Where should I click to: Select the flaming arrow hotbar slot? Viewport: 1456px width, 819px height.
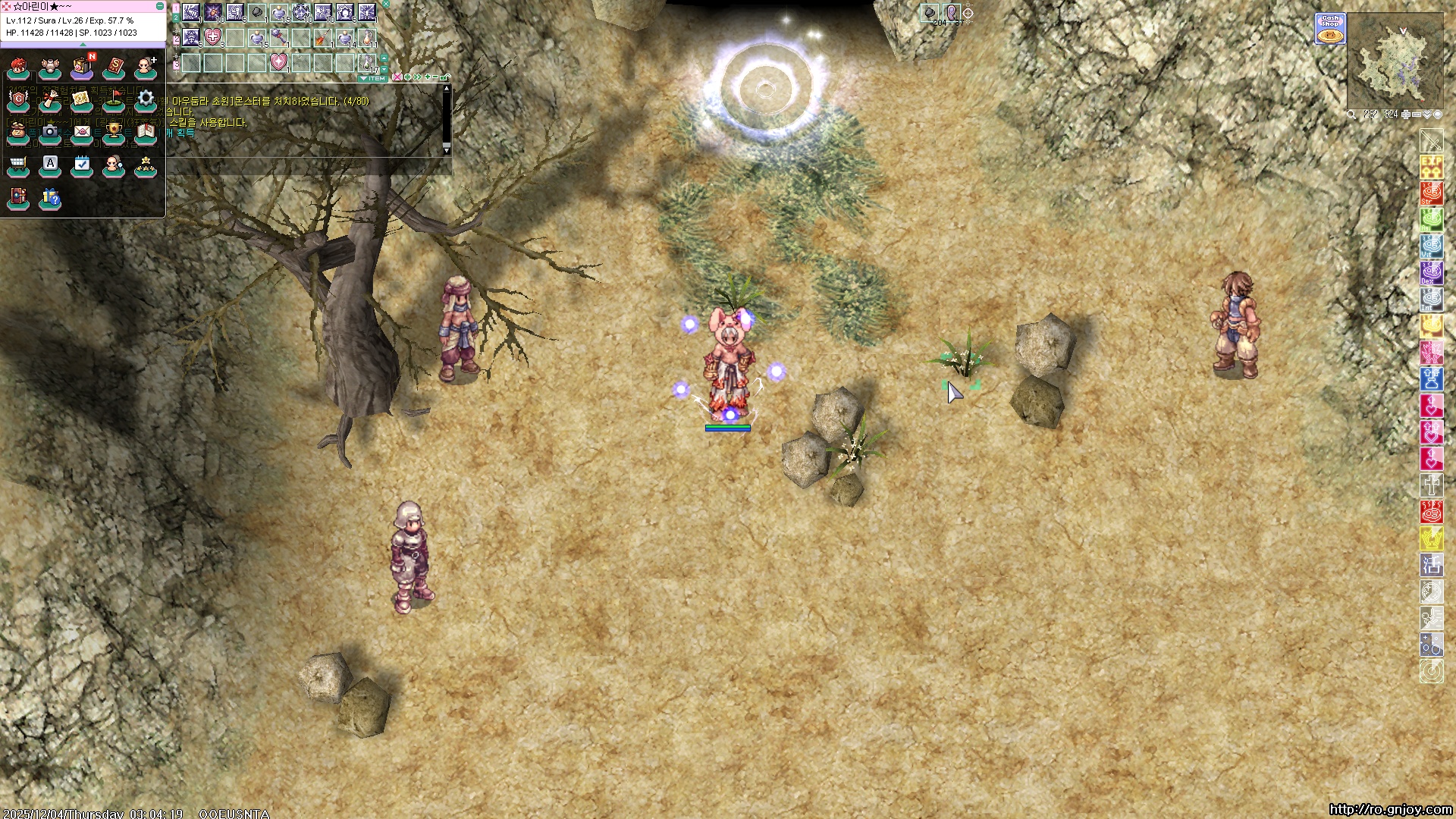click(323, 36)
